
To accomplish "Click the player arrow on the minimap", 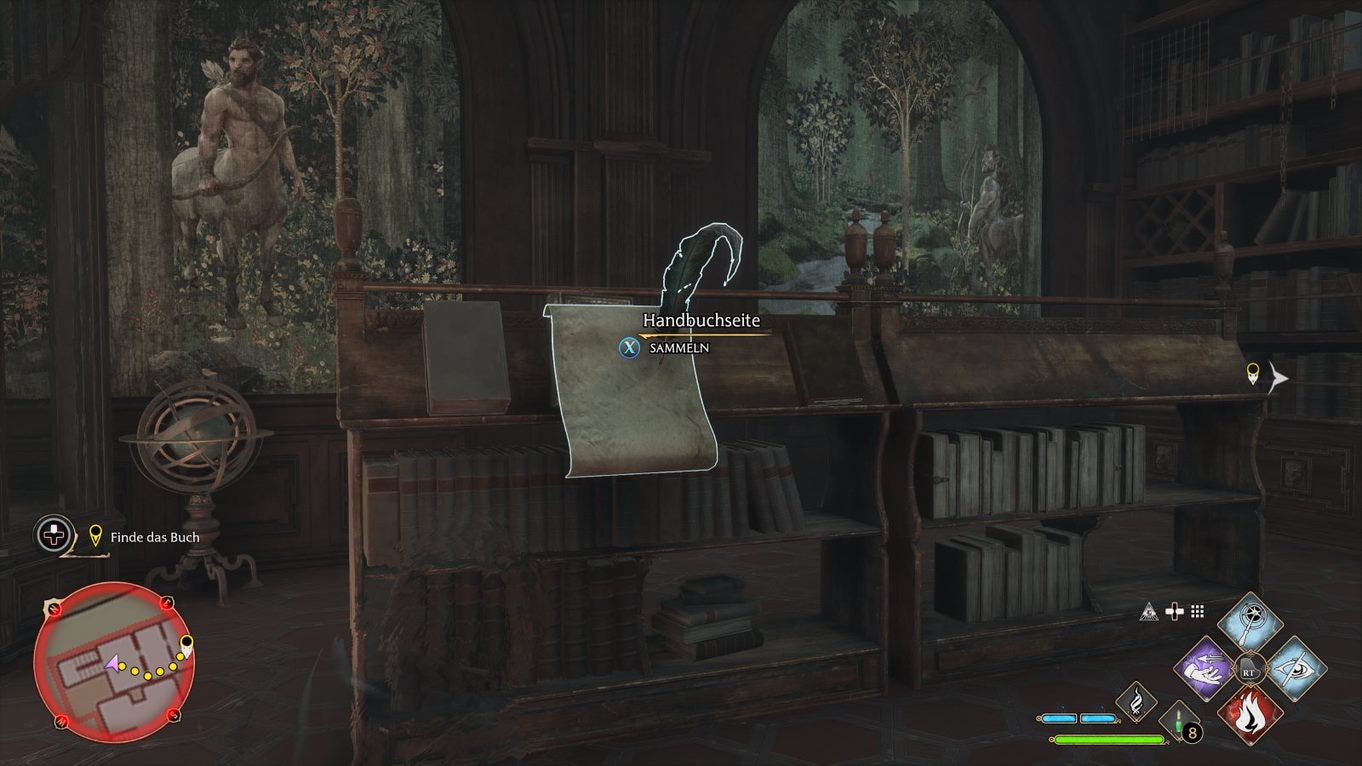I will coord(113,665).
